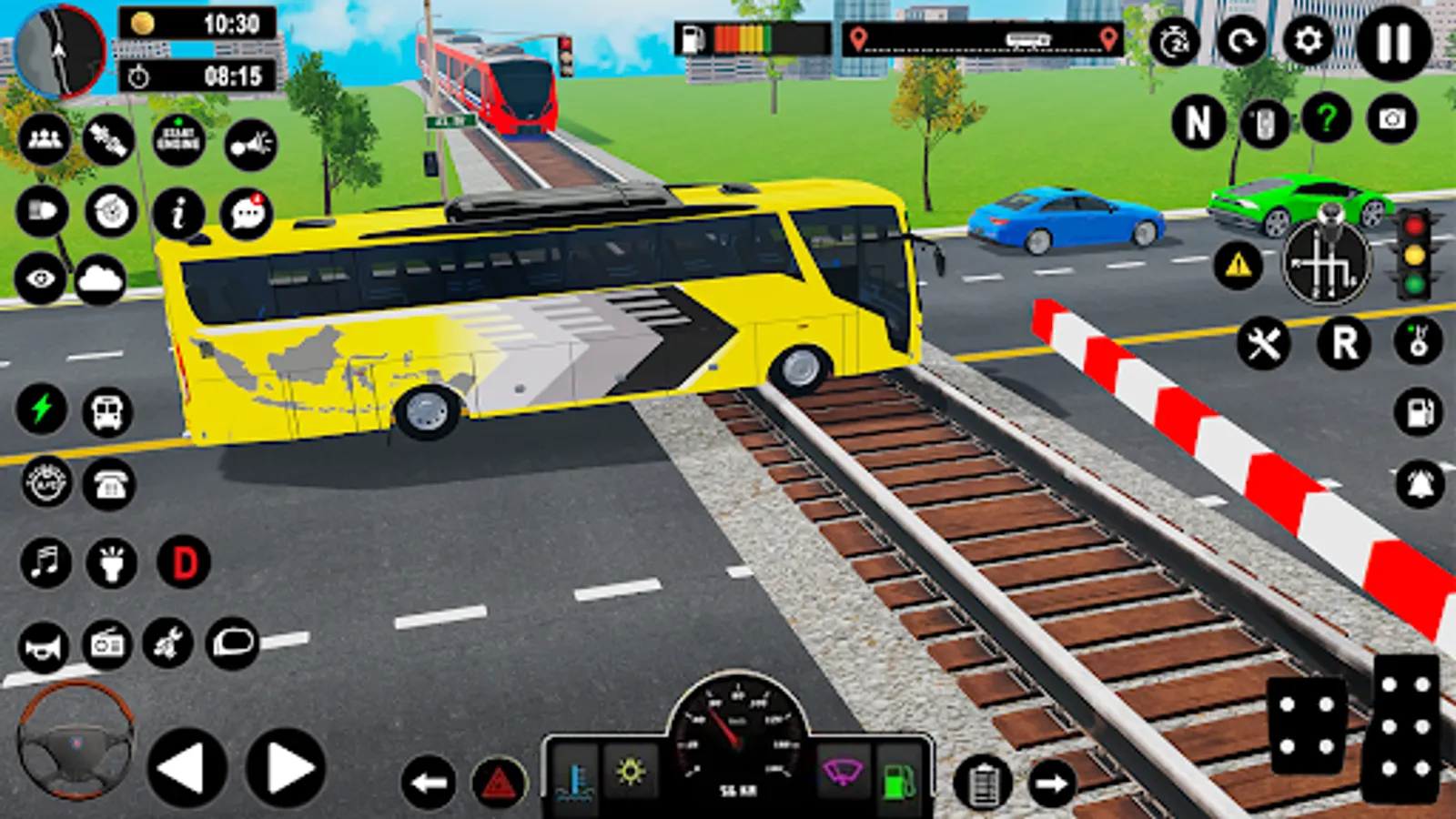Activate the purple windshield wiper button

843,773
